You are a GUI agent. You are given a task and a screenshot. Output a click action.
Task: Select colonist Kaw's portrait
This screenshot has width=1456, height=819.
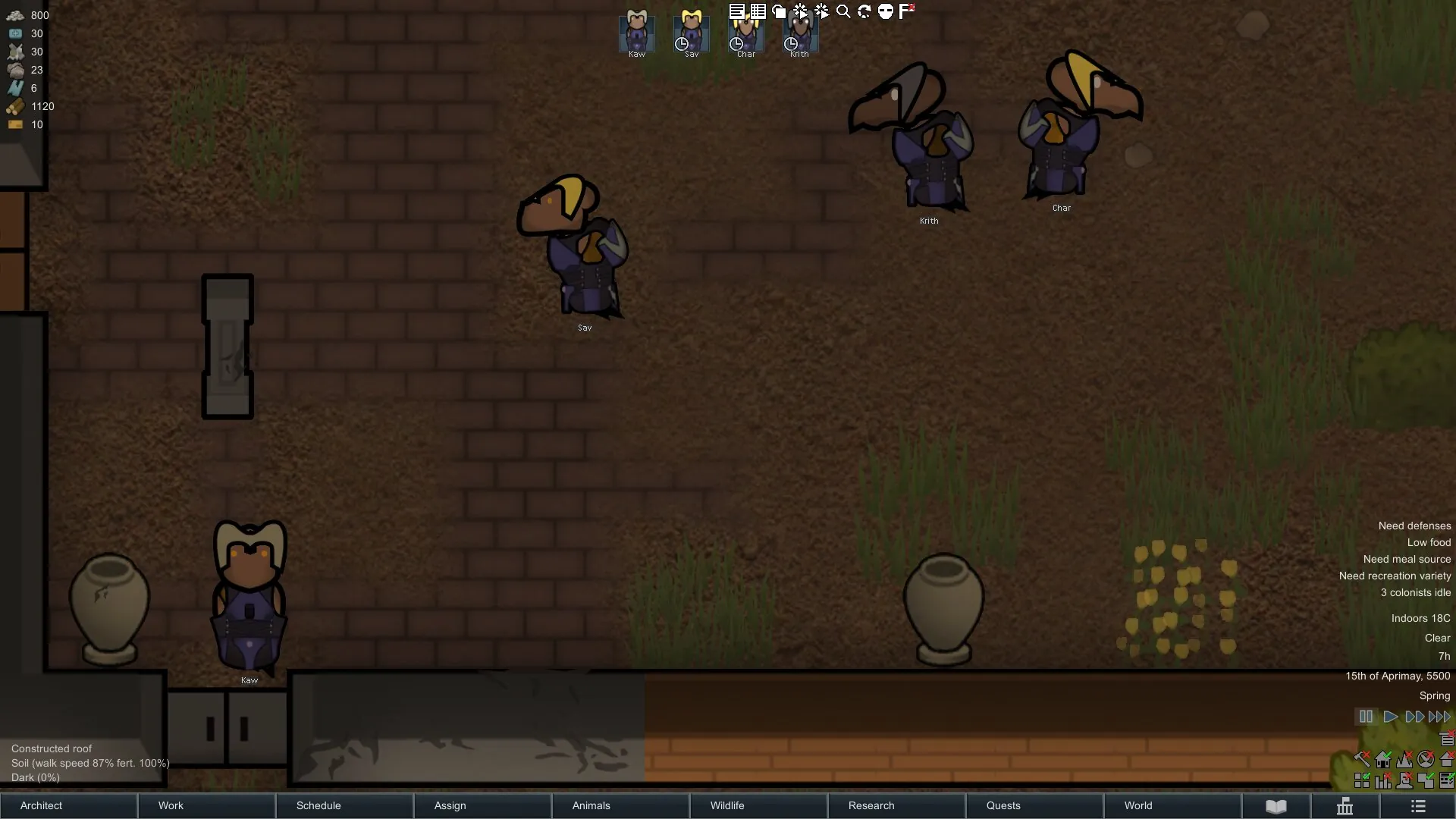(x=637, y=33)
